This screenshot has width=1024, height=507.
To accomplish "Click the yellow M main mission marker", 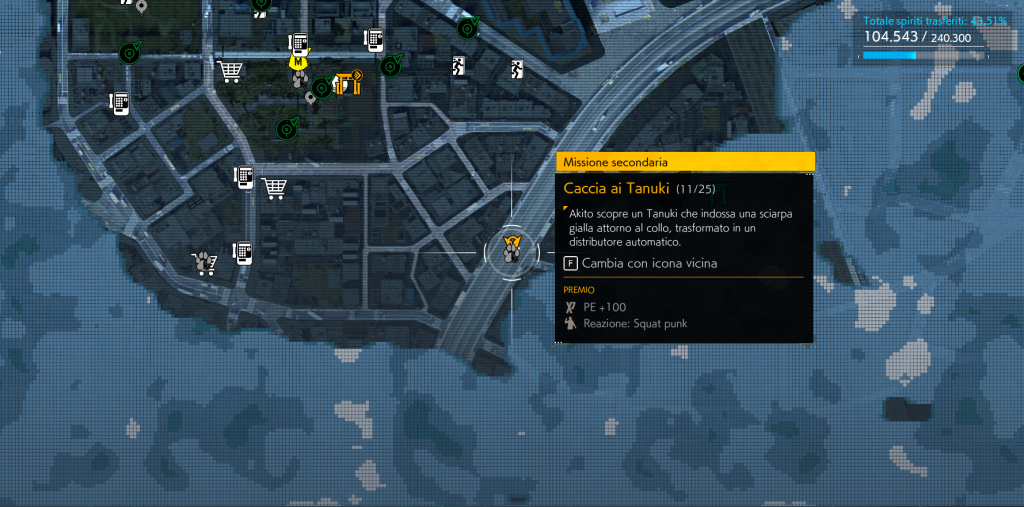I will tap(298, 61).
